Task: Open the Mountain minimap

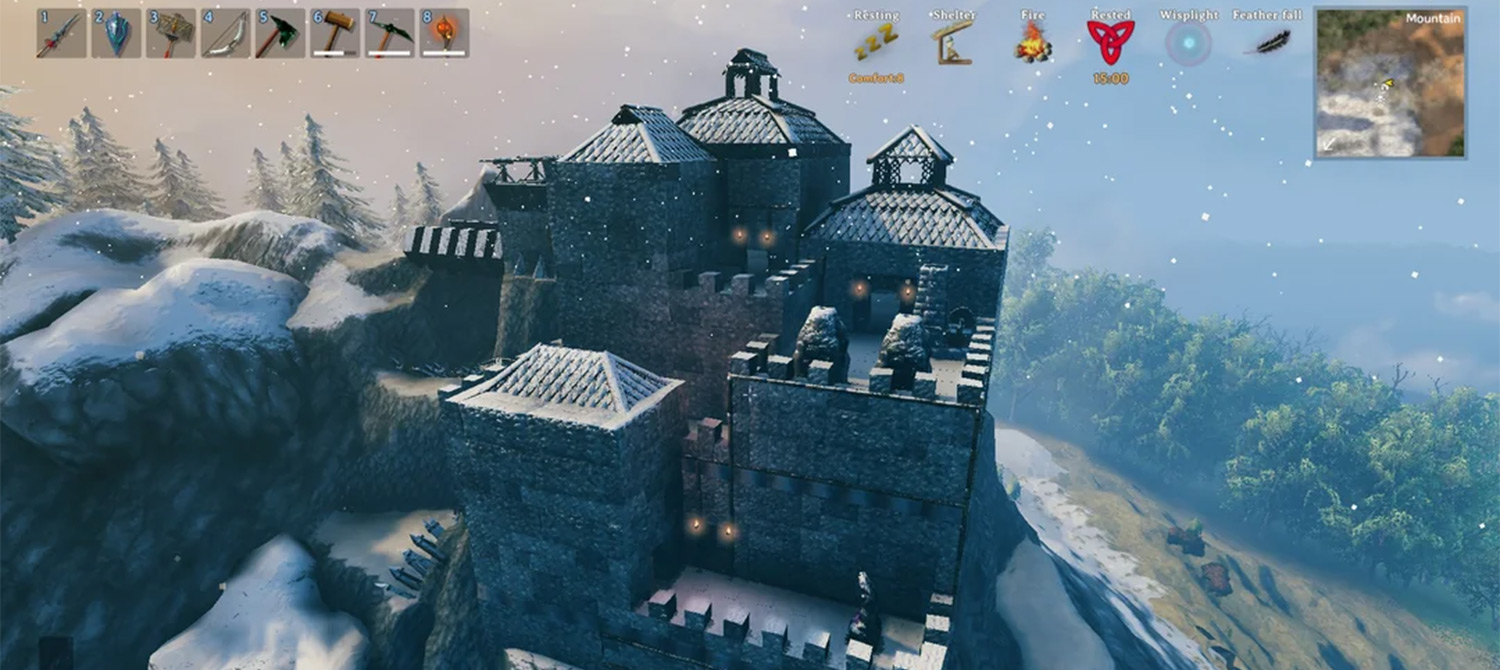Action: [x=1390, y=83]
